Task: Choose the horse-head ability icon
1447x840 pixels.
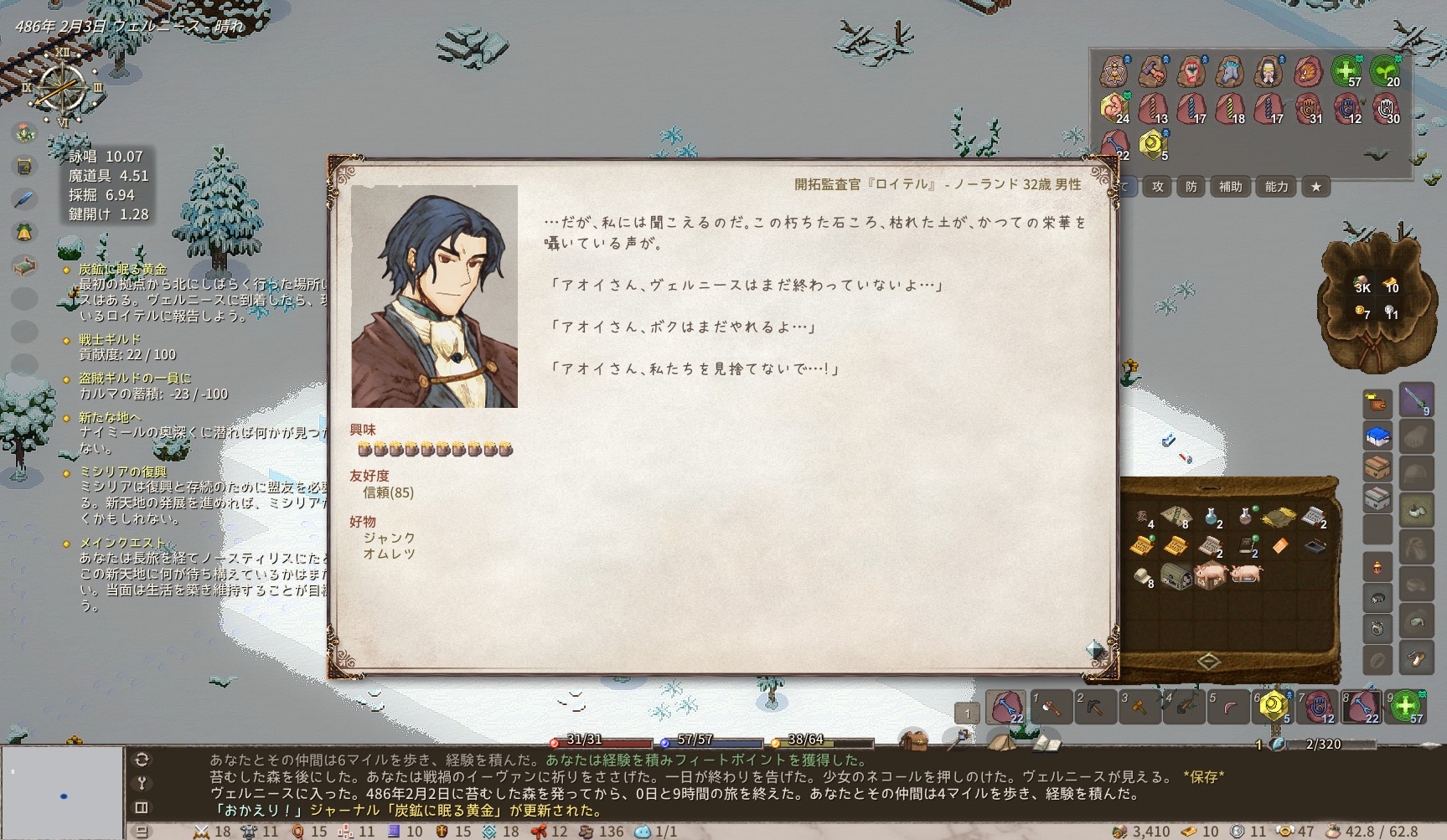Action: [1229, 72]
